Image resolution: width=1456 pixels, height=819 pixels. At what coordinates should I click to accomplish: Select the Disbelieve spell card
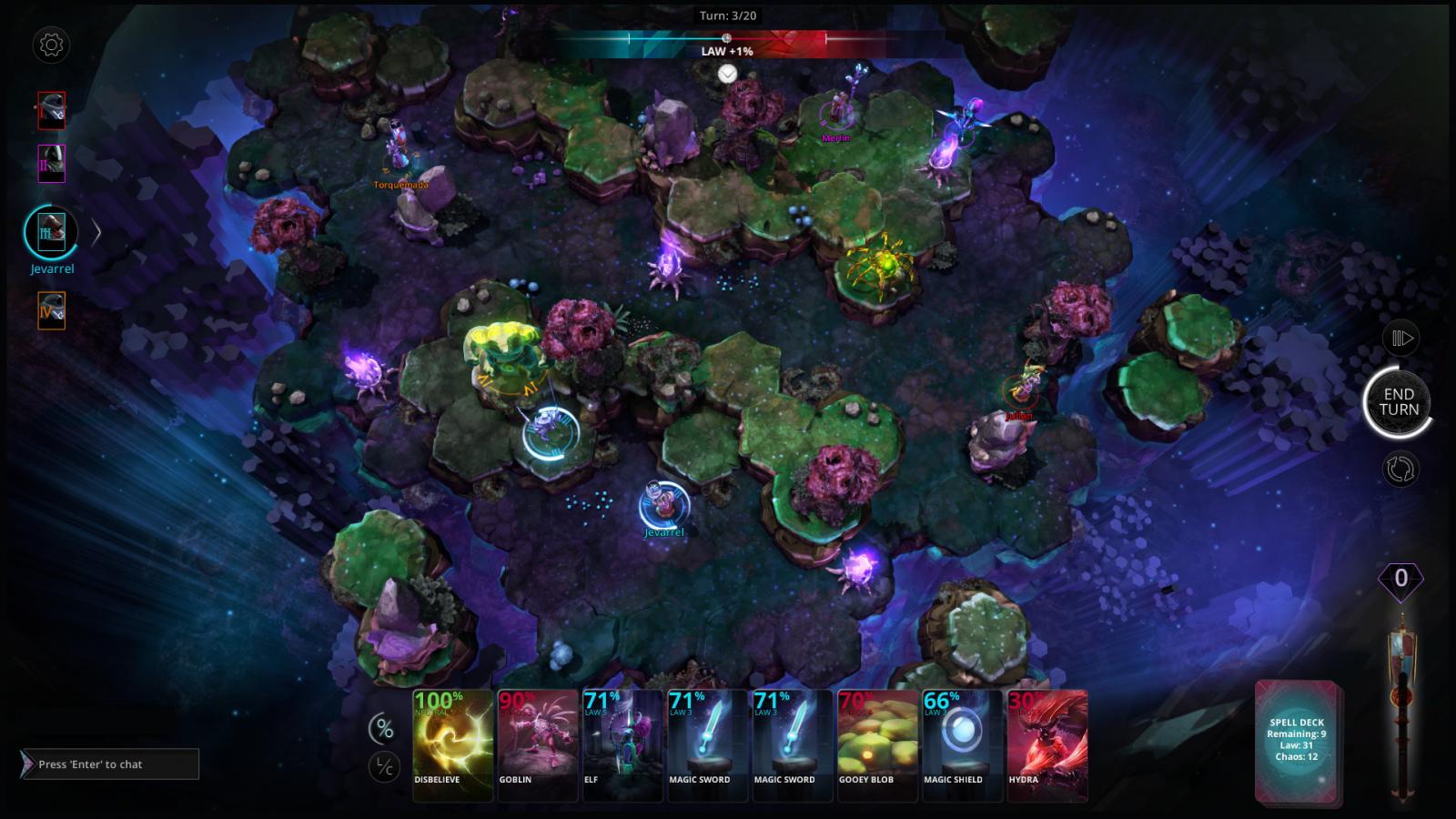[x=452, y=743]
